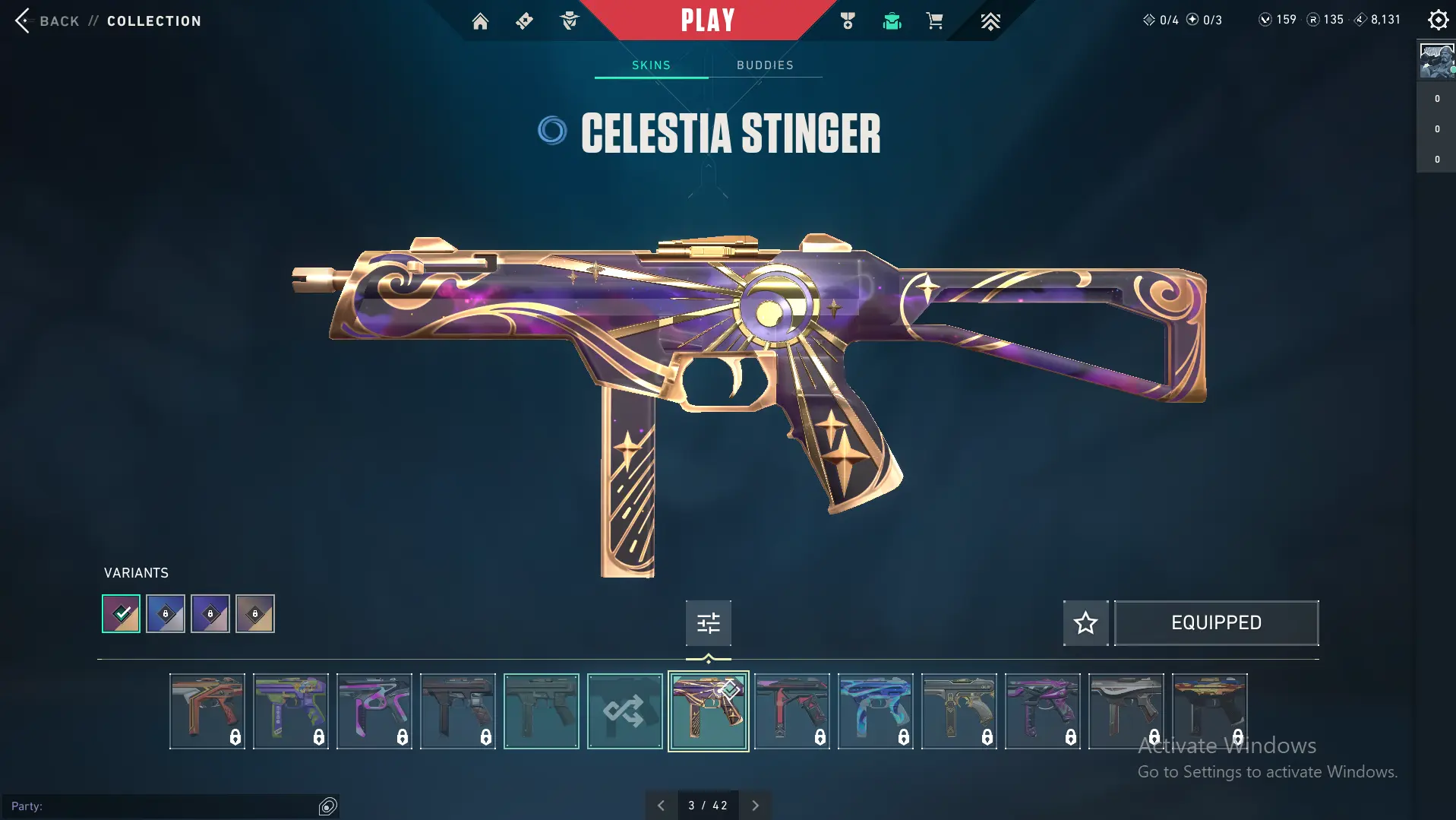The width and height of the screenshot is (1456, 820).
Task: Click the EQUIPPED button
Action: point(1216,623)
